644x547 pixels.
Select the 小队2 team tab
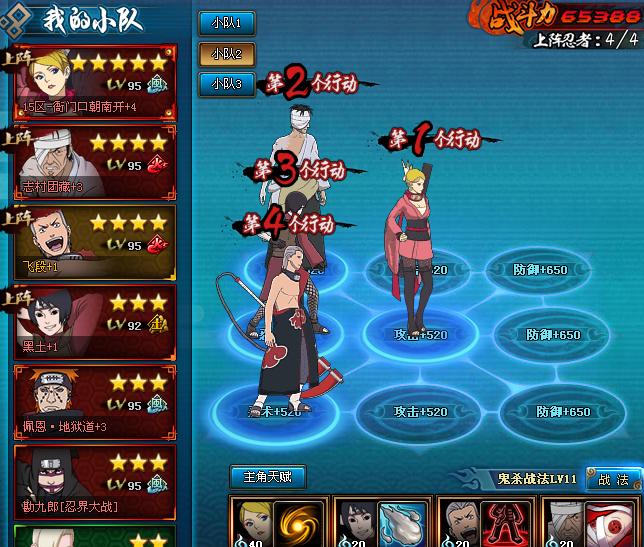pyautogui.click(x=226, y=53)
